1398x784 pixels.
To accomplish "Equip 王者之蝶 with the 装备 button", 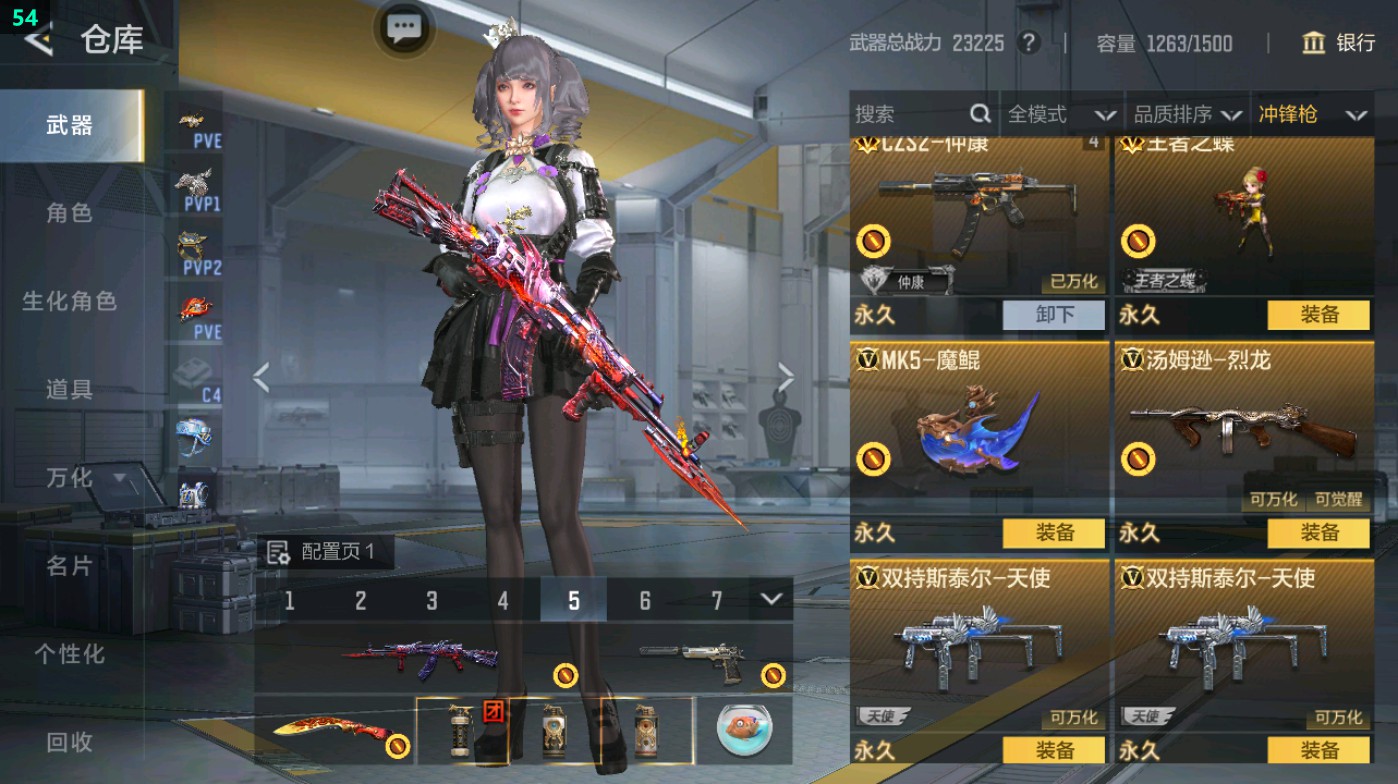I will 1317,315.
